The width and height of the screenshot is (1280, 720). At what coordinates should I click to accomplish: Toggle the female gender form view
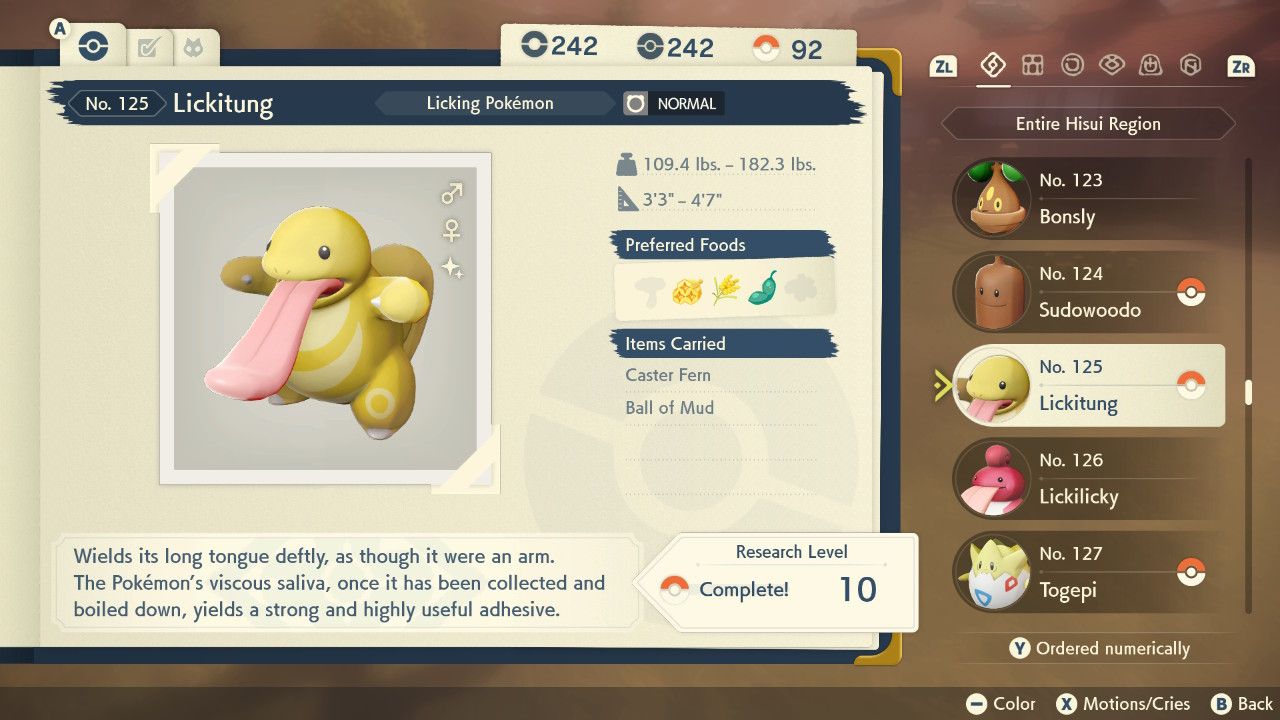coord(452,230)
